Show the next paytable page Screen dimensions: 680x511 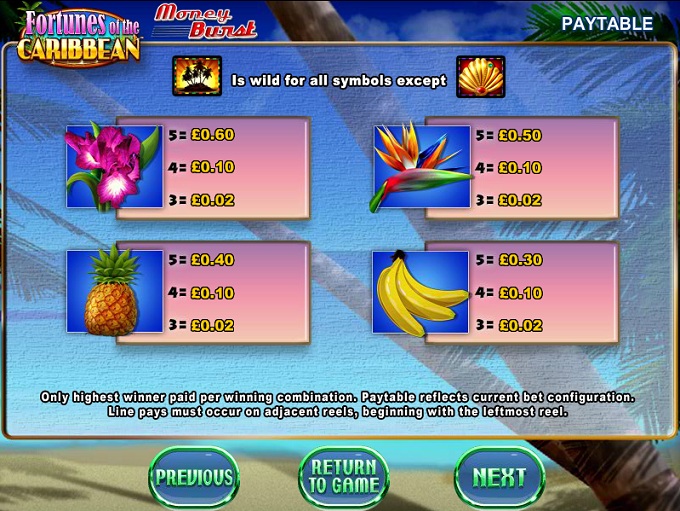(498, 477)
